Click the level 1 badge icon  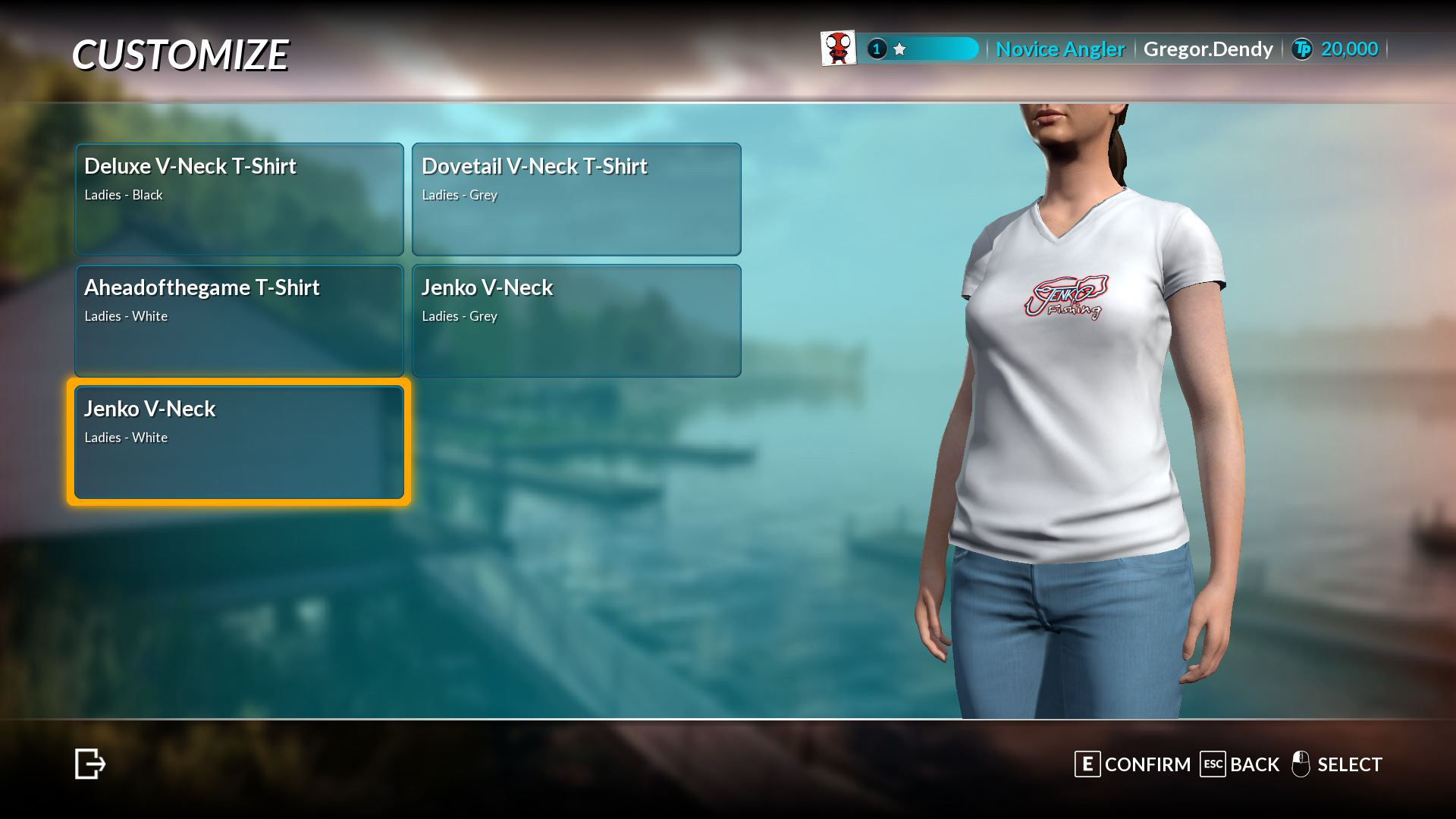click(876, 49)
